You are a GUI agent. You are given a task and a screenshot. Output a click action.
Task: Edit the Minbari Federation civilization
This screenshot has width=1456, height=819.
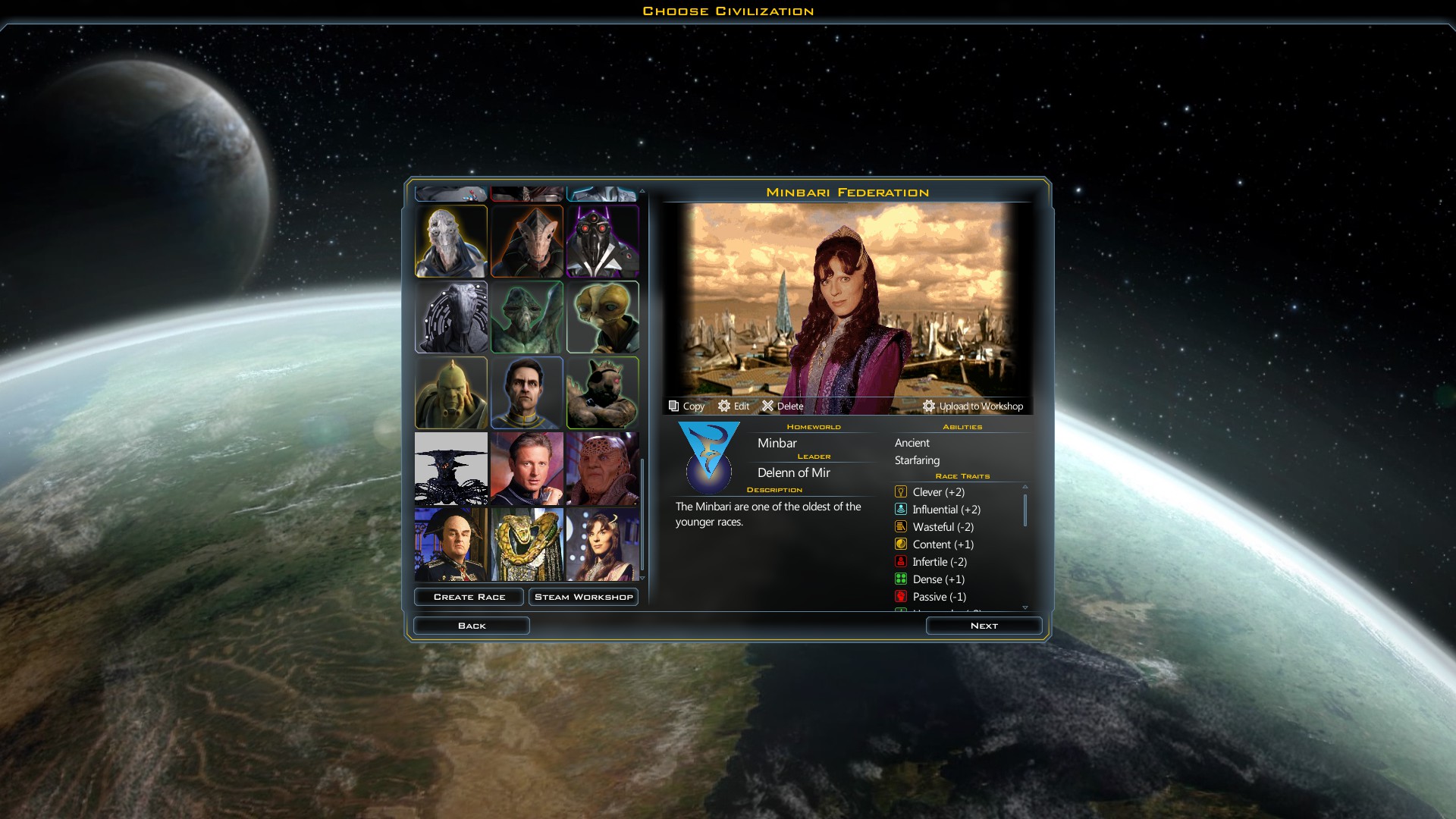[733, 406]
